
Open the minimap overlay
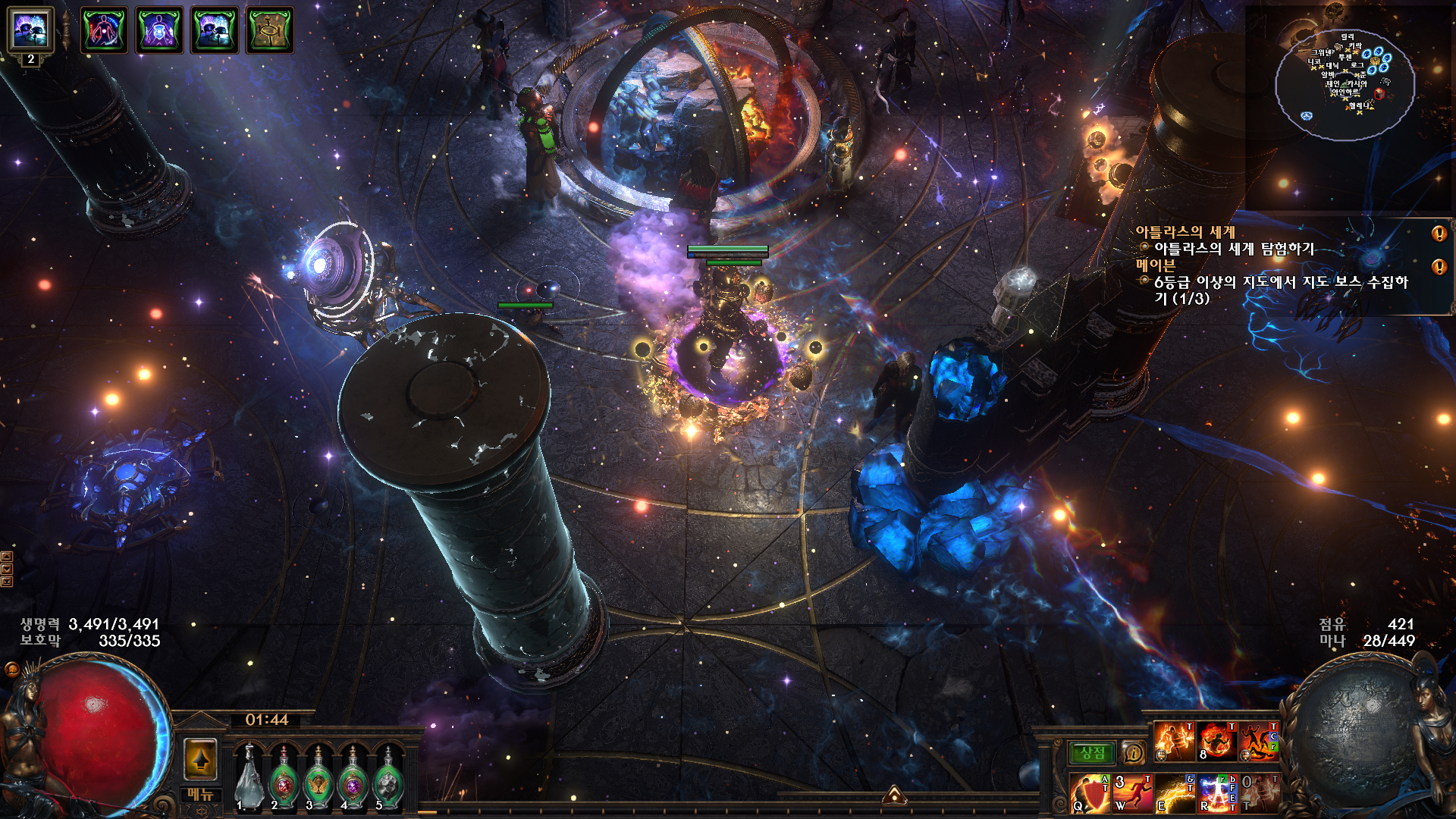tap(1345, 83)
